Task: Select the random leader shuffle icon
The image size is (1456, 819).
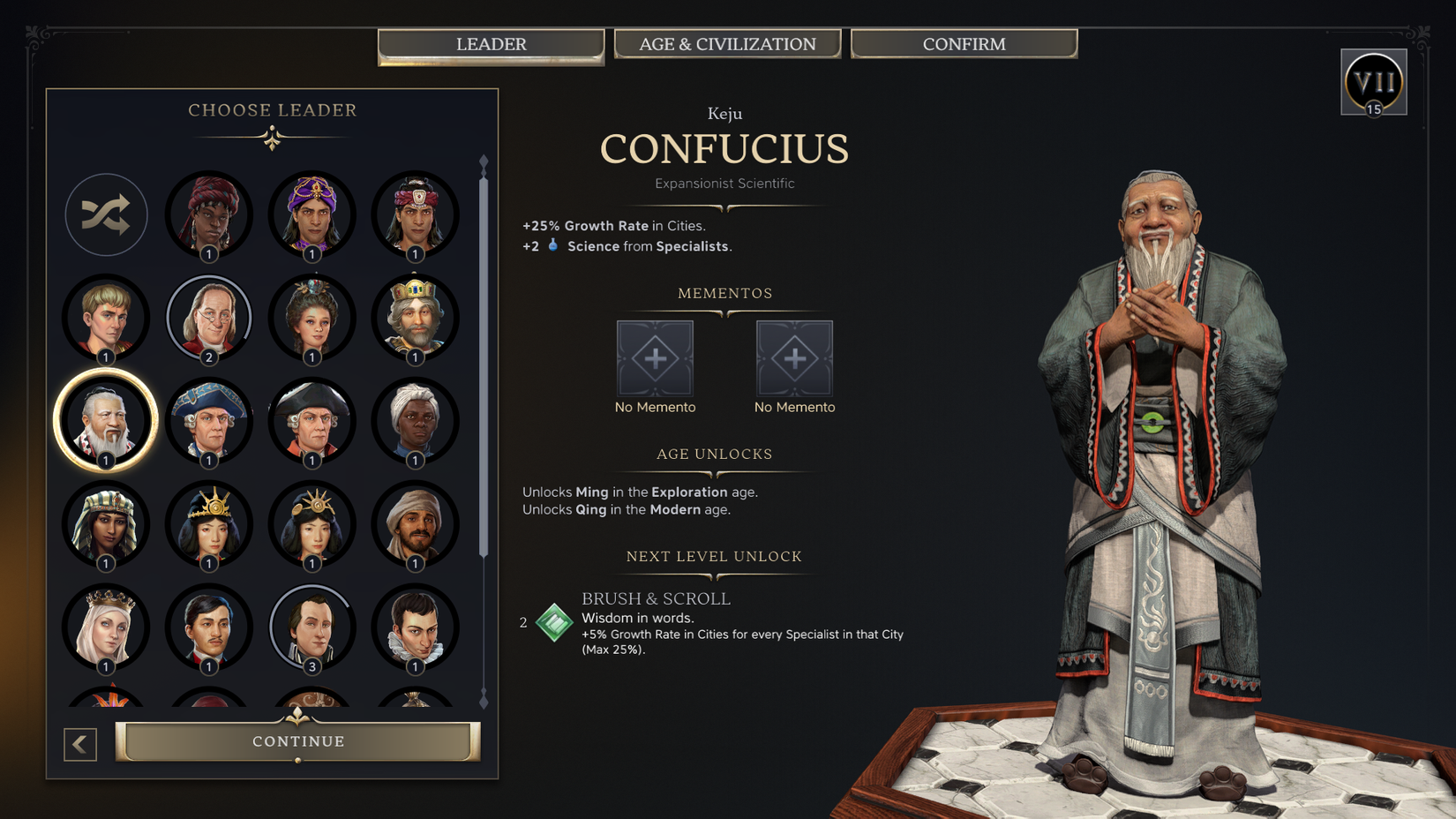Action: point(106,214)
